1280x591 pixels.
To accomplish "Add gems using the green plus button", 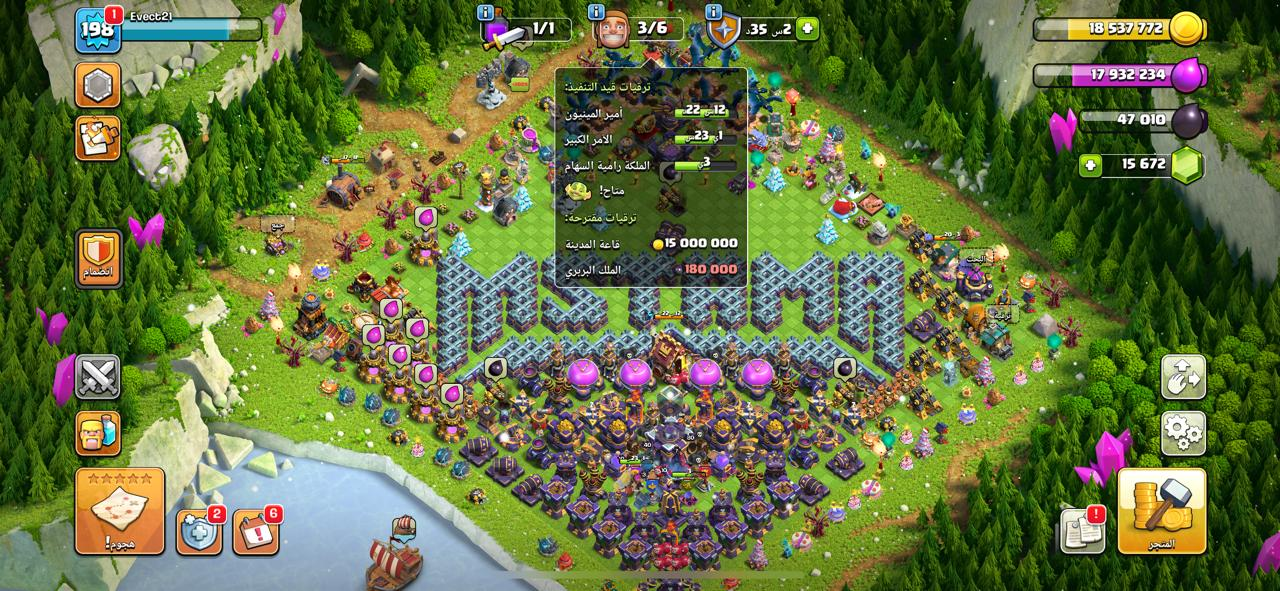I will coord(1091,165).
